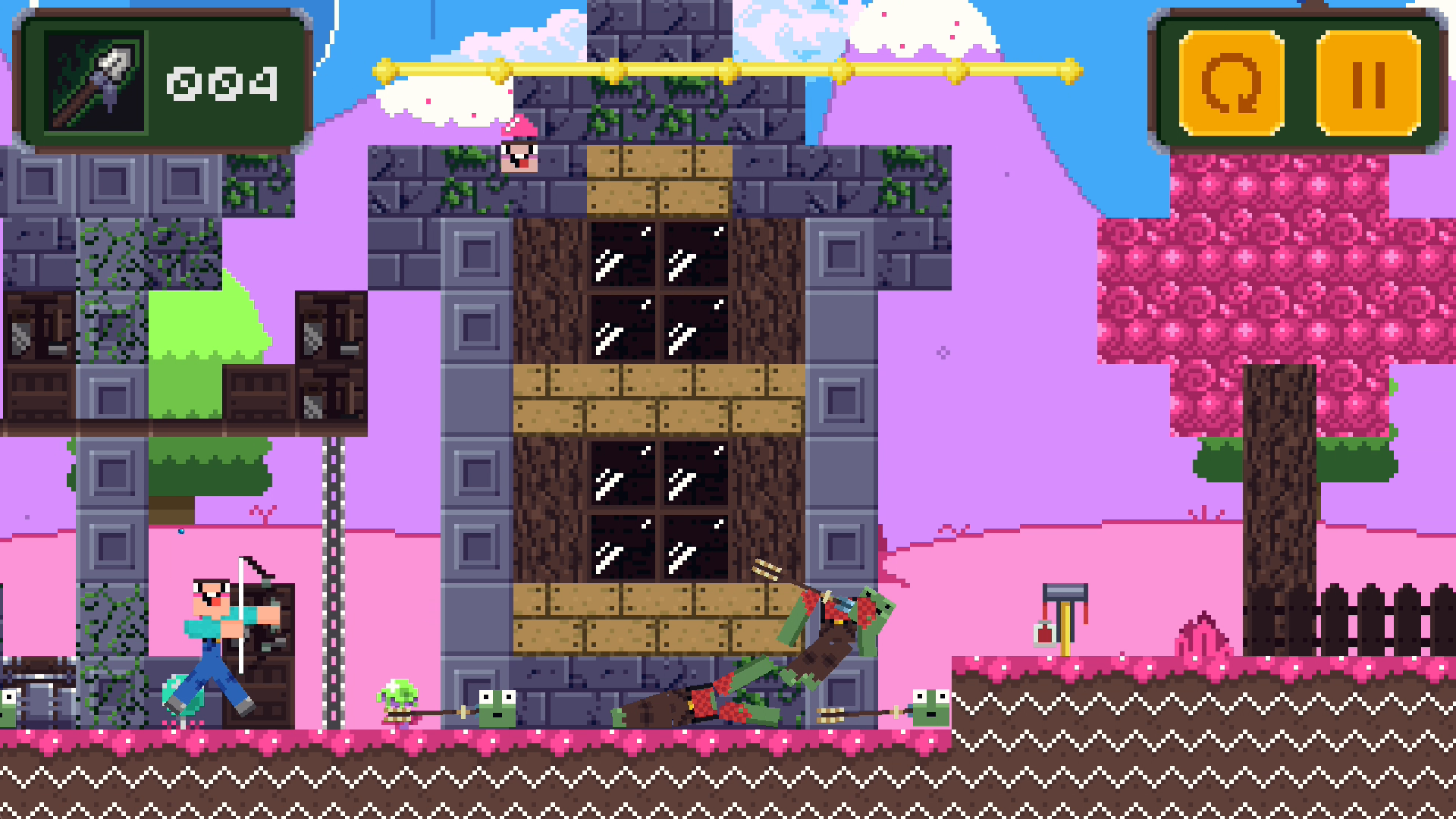This screenshot has width=1456, height=819.
Task: Click the crate stack on the left platform
Action: pos(330,356)
